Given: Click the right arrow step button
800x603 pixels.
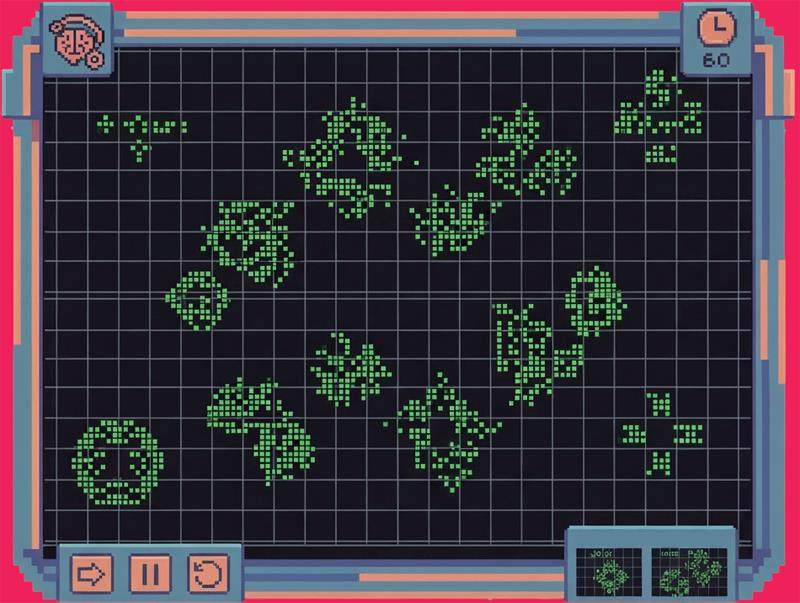Looking at the screenshot, I should 92,573.
